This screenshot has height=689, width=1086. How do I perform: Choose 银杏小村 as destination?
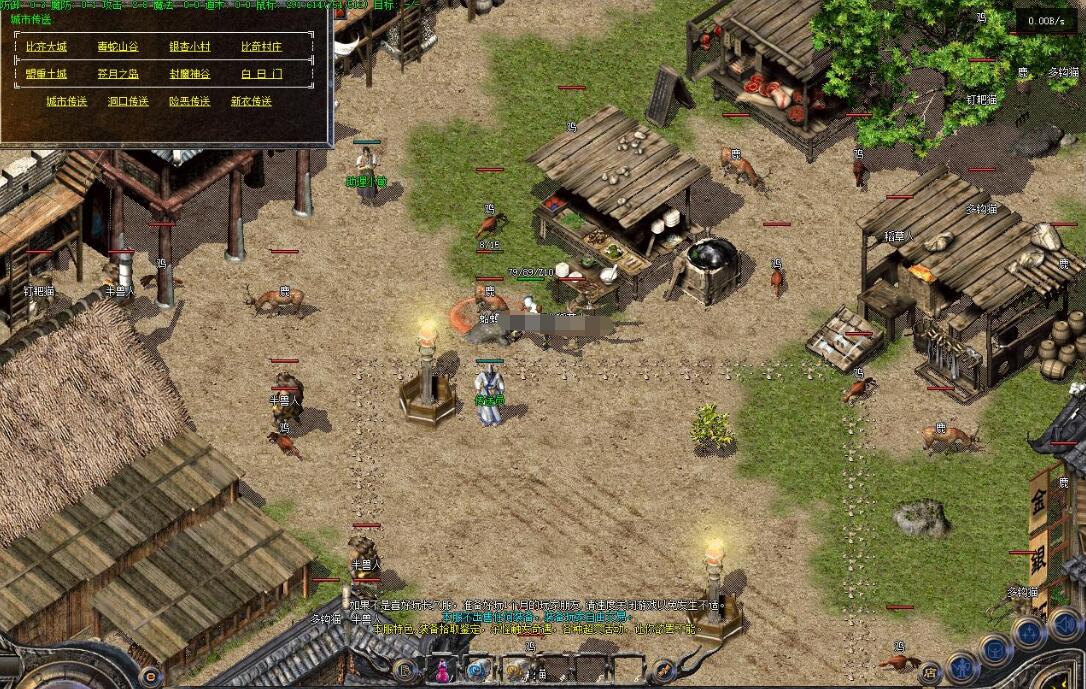click(x=189, y=47)
